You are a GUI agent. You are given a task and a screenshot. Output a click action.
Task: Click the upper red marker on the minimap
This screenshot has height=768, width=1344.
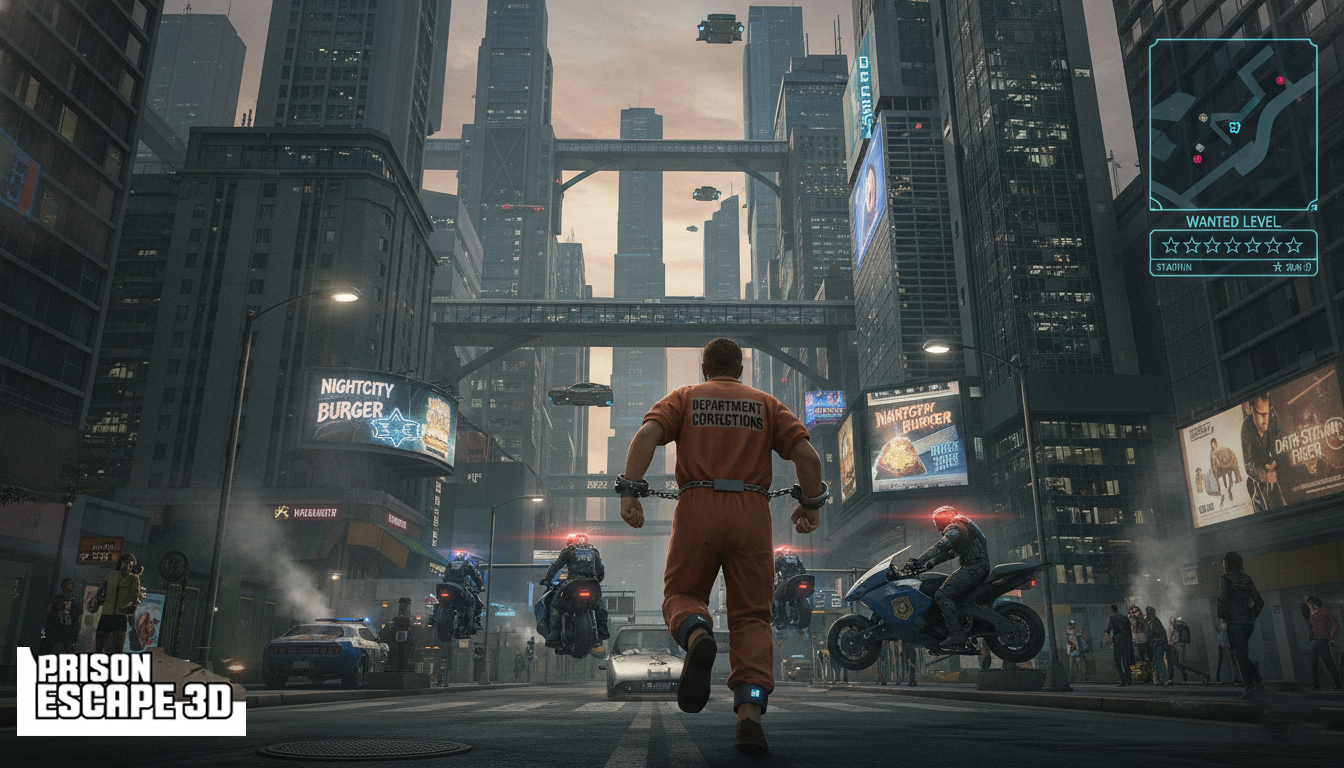click(1279, 80)
